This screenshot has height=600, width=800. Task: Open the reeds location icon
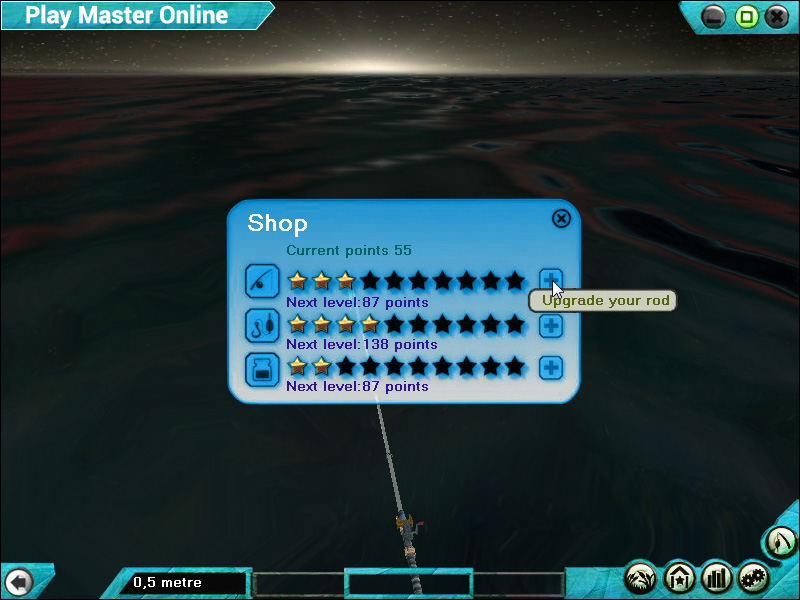coord(641,577)
